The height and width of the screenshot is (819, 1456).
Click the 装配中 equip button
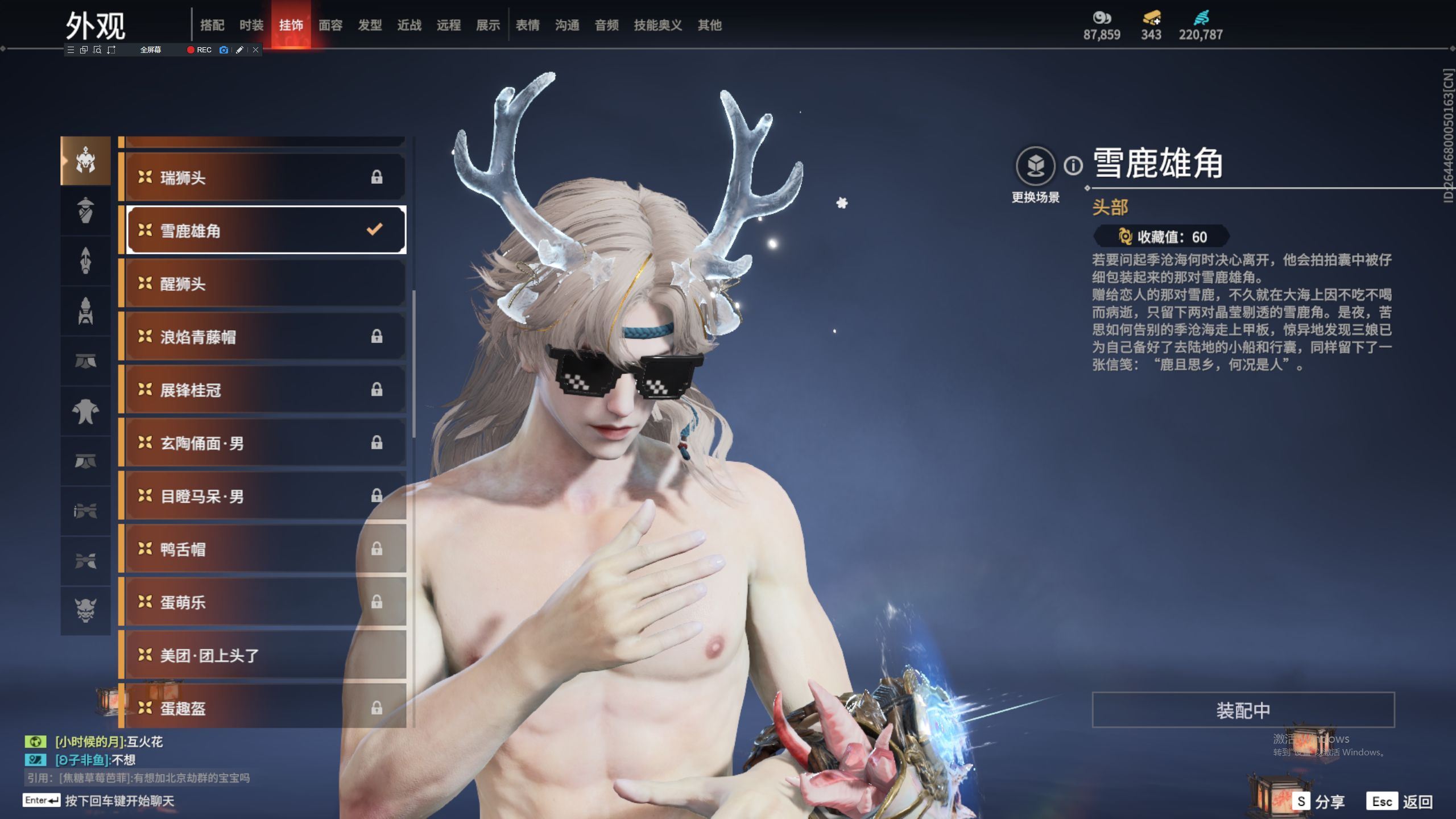(x=1243, y=710)
